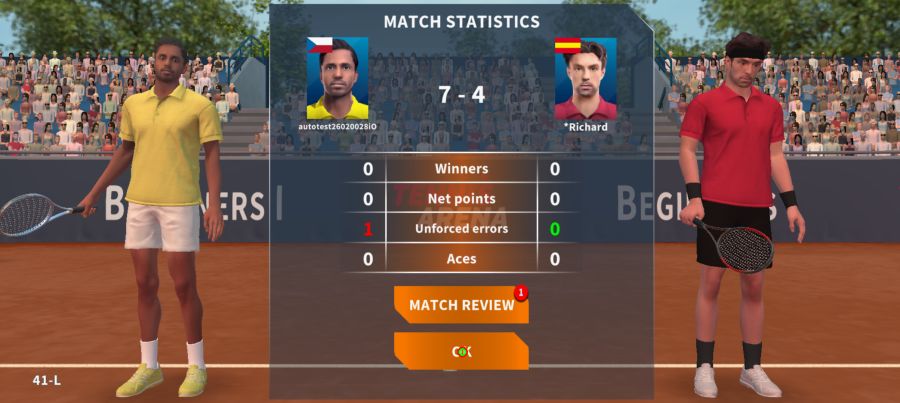The image size is (900, 403).
Task: Open the Match Review
Action: (x=461, y=305)
